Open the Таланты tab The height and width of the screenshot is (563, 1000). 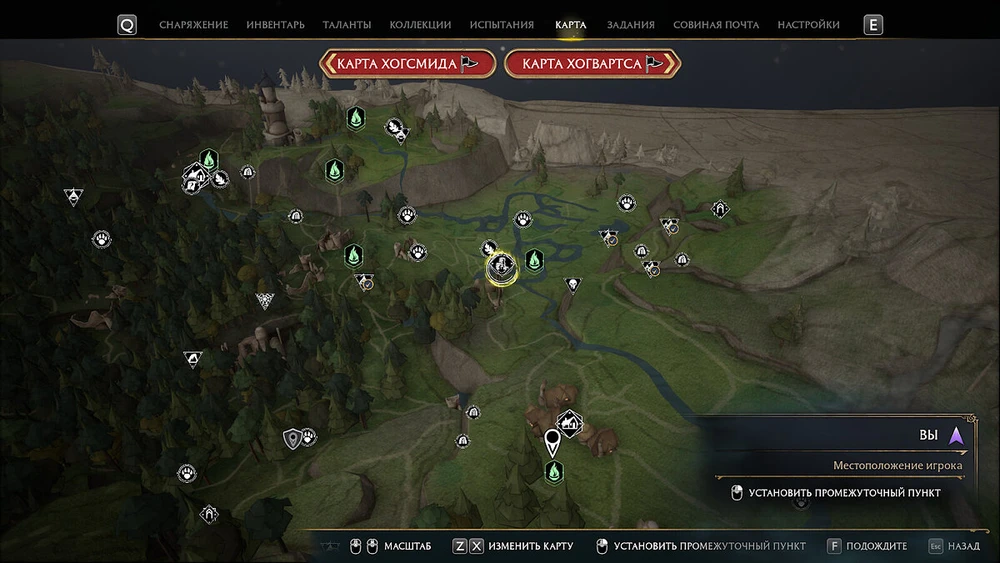(347, 25)
